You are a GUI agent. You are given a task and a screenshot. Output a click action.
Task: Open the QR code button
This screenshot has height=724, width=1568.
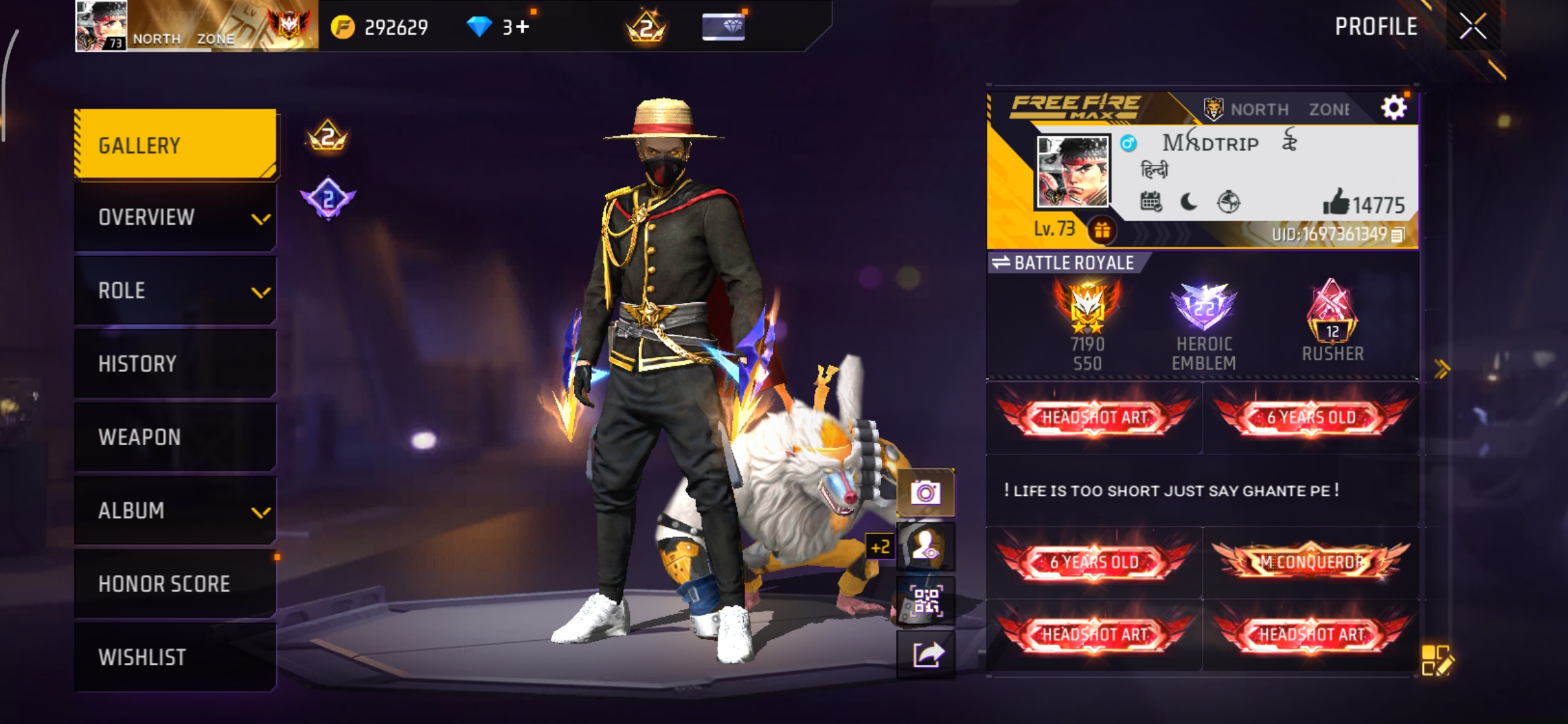coord(925,601)
